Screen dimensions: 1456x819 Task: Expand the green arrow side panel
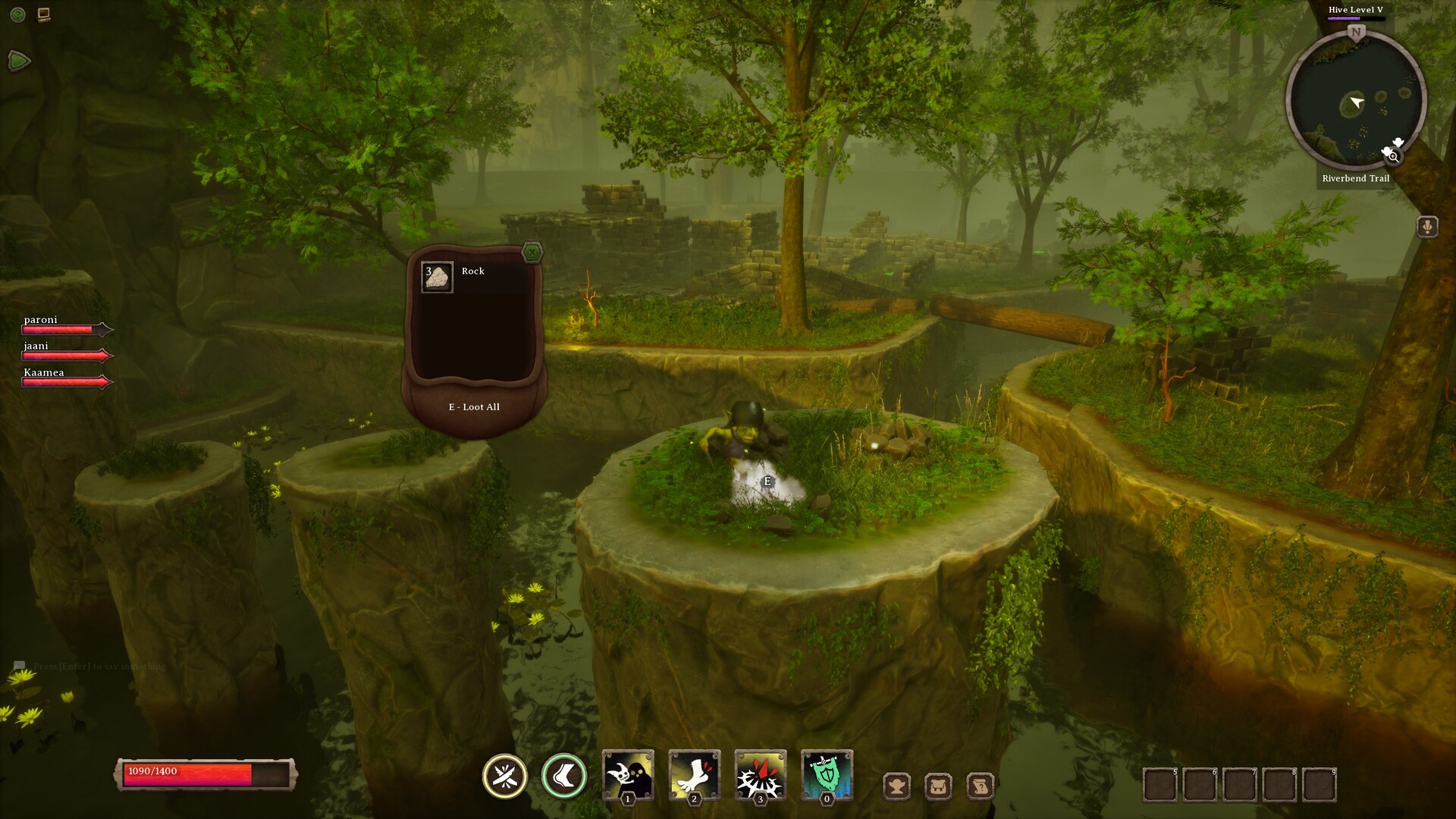[x=18, y=61]
